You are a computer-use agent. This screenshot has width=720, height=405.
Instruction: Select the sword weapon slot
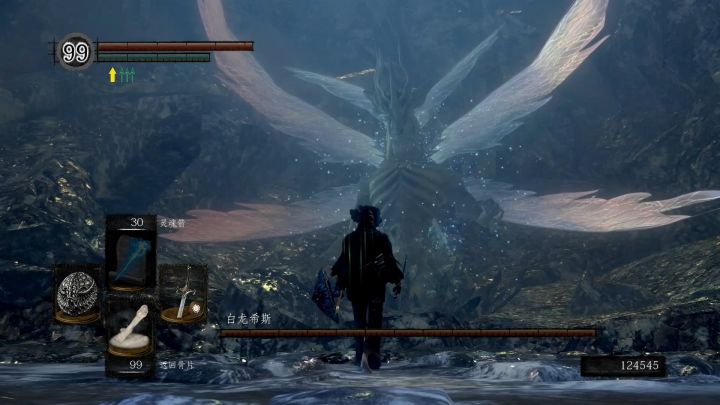[x=183, y=294]
